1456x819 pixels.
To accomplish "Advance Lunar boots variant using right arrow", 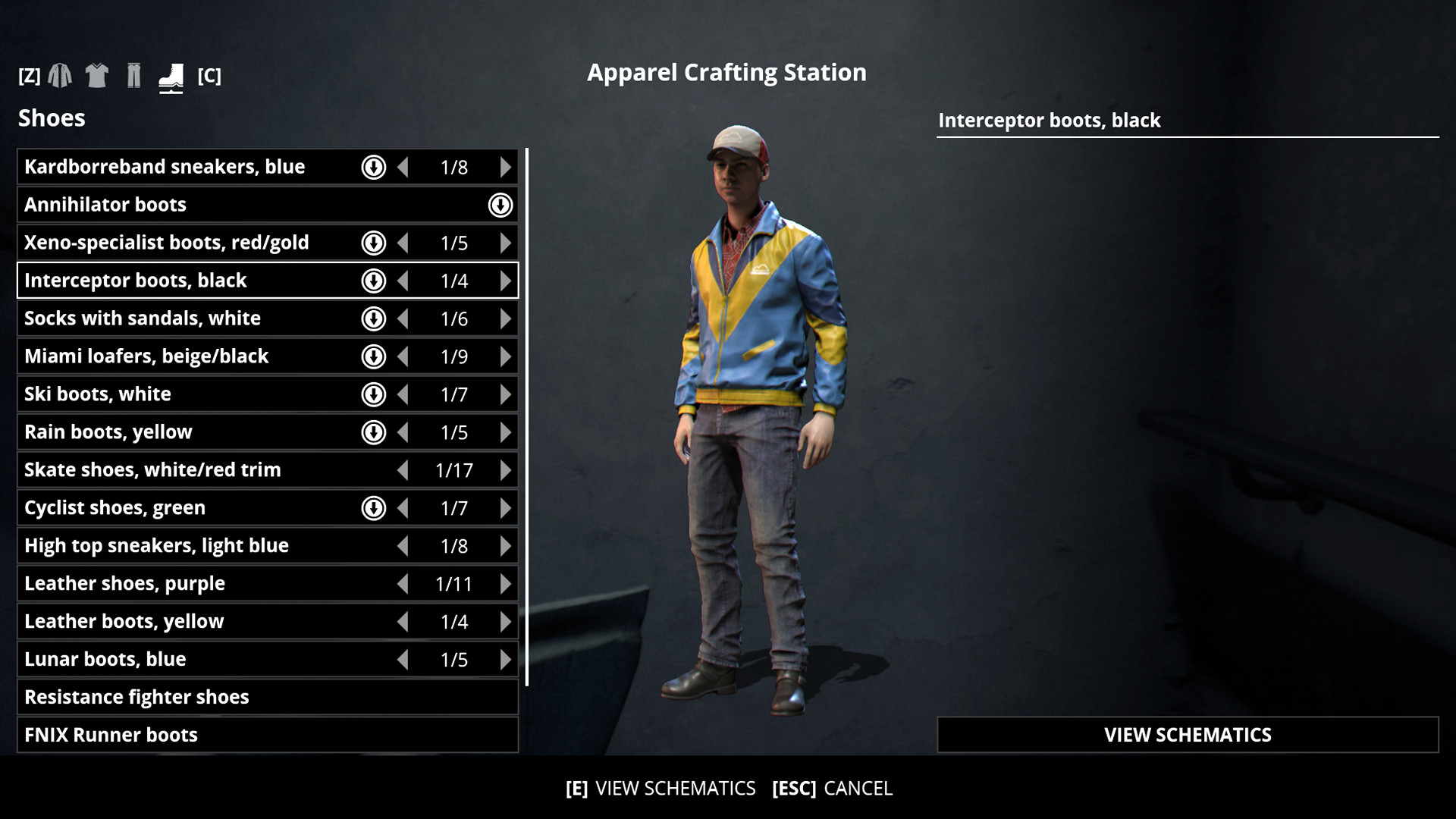I will pos(506,660).
